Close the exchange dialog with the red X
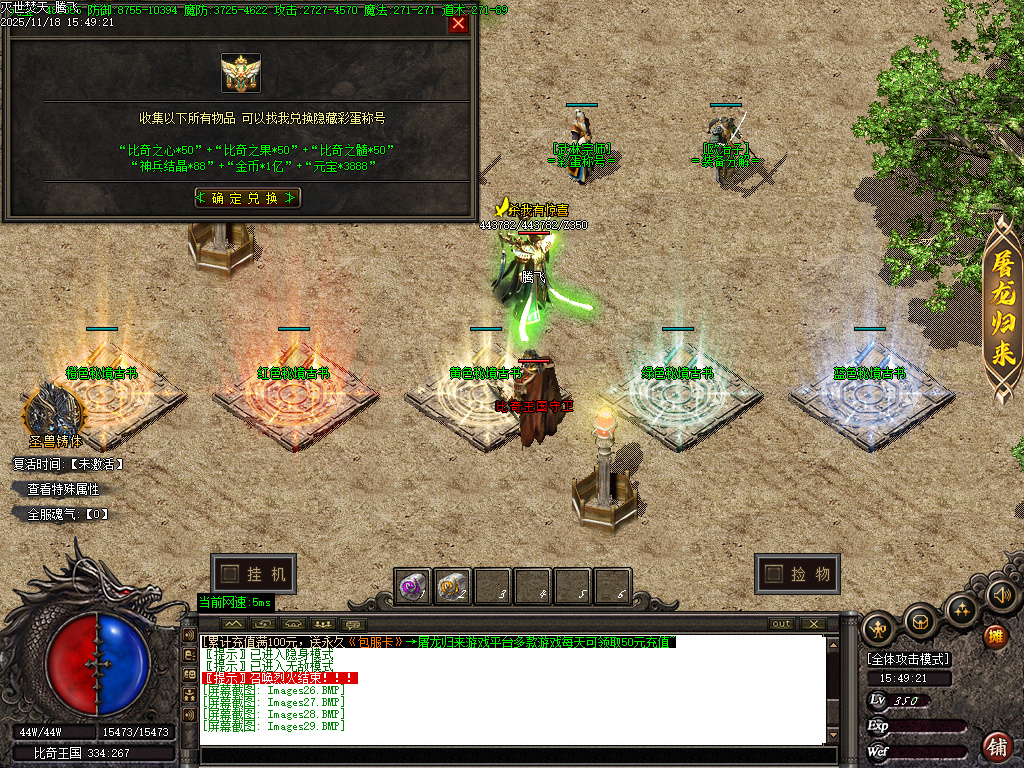Viewport: 1024px width, 768px height. [458, 24]
